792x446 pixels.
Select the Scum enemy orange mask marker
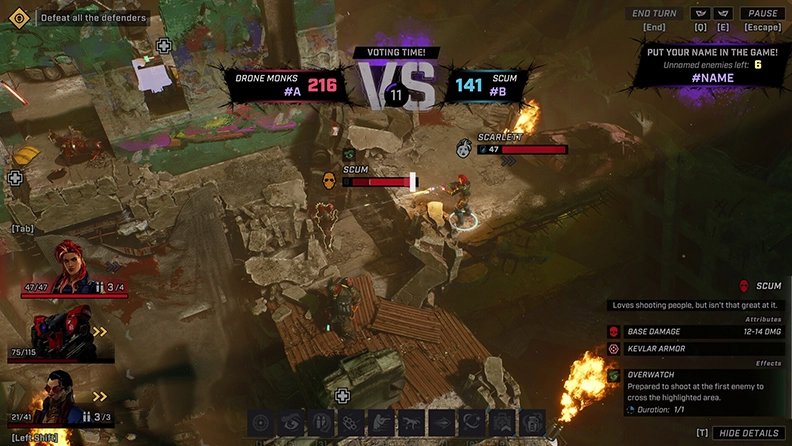tap(329, 181)
